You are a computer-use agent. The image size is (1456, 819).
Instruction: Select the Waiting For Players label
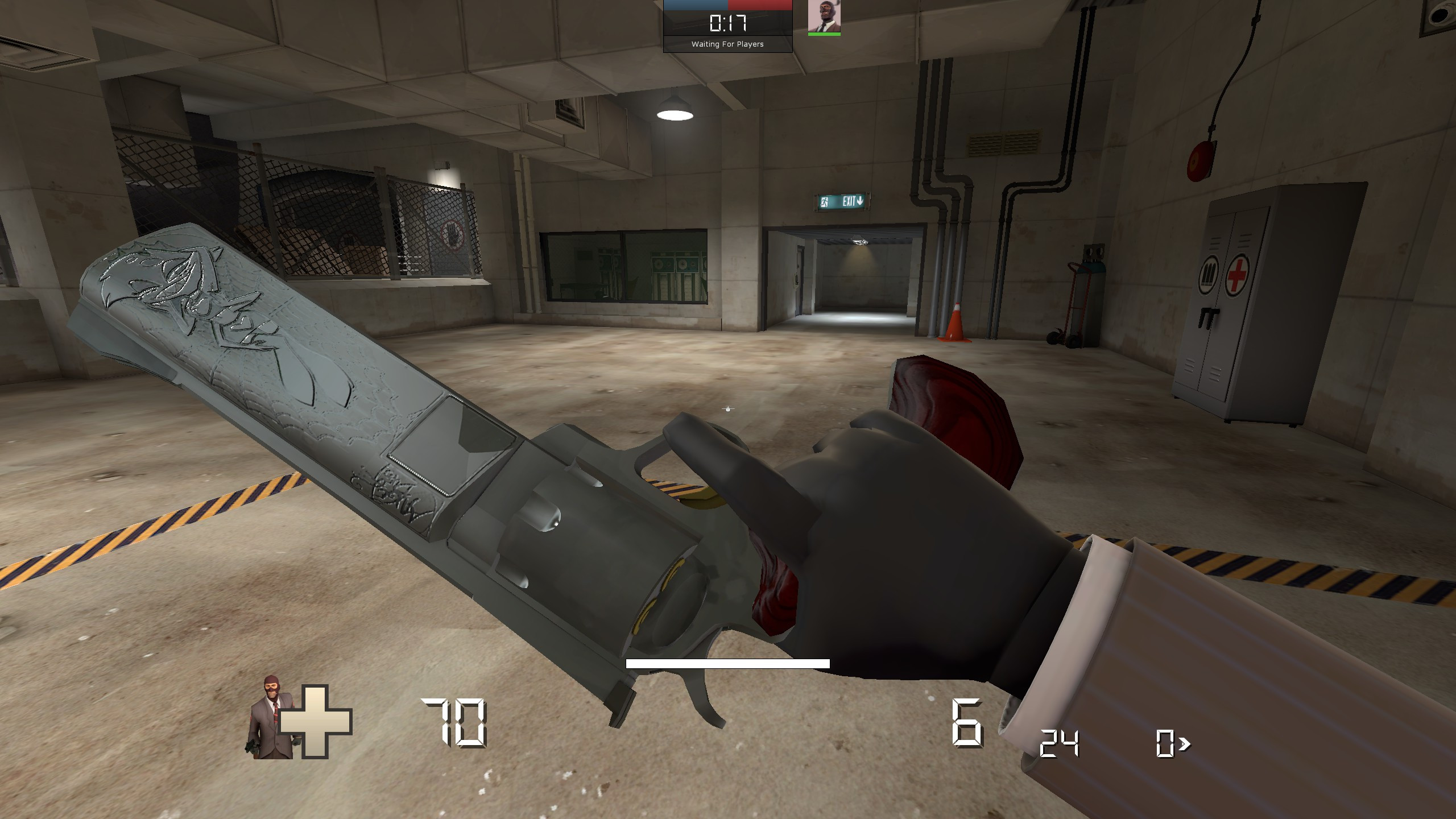pos(727,43)
